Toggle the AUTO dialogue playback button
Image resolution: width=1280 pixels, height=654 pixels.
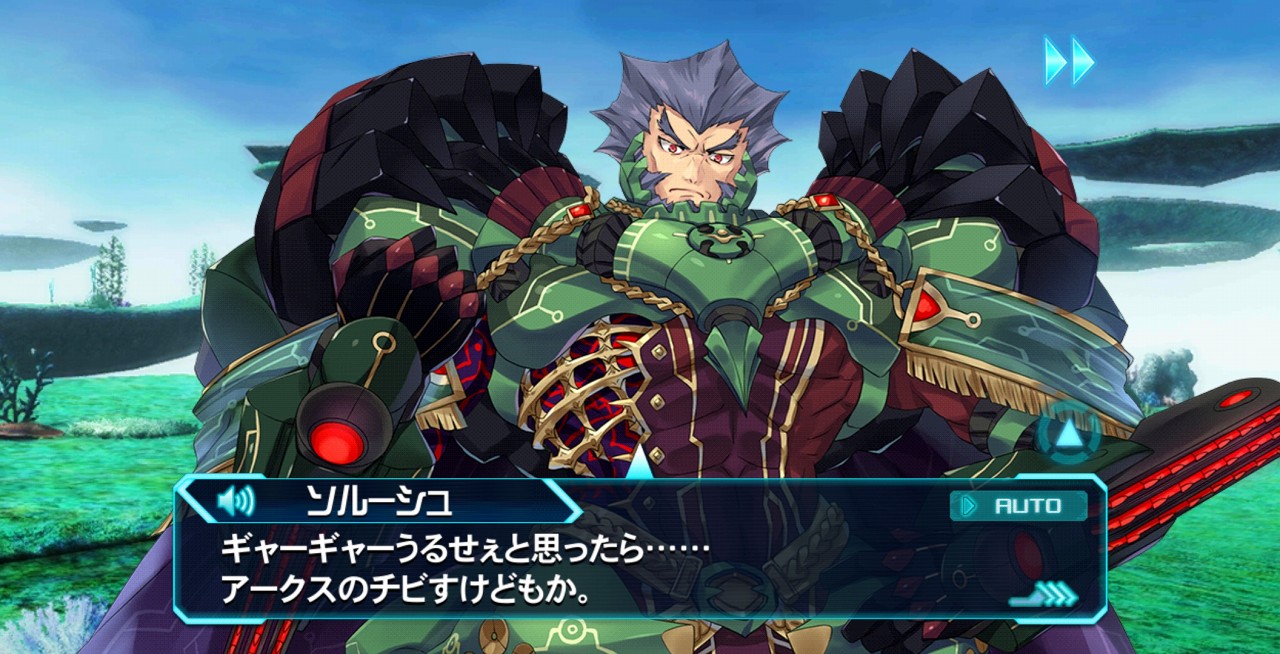pos(1018,506)
